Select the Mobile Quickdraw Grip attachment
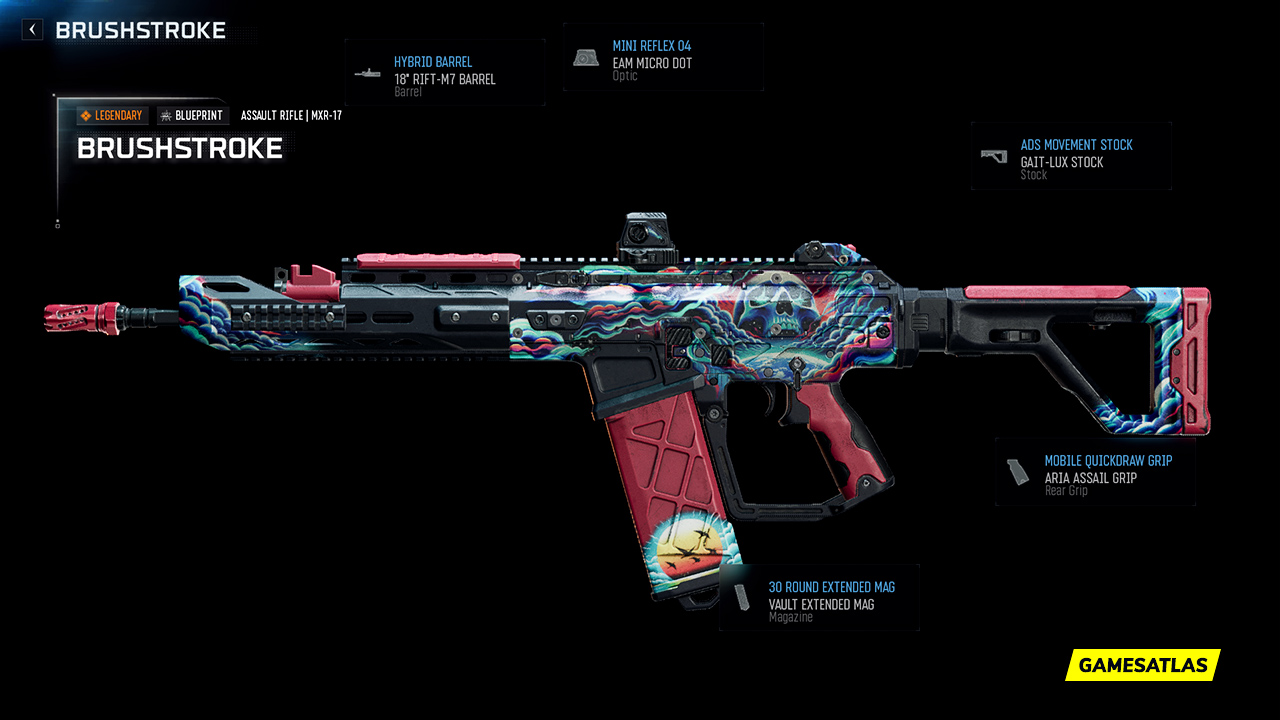The image size is (1280, 720). tap(1095, 470)
